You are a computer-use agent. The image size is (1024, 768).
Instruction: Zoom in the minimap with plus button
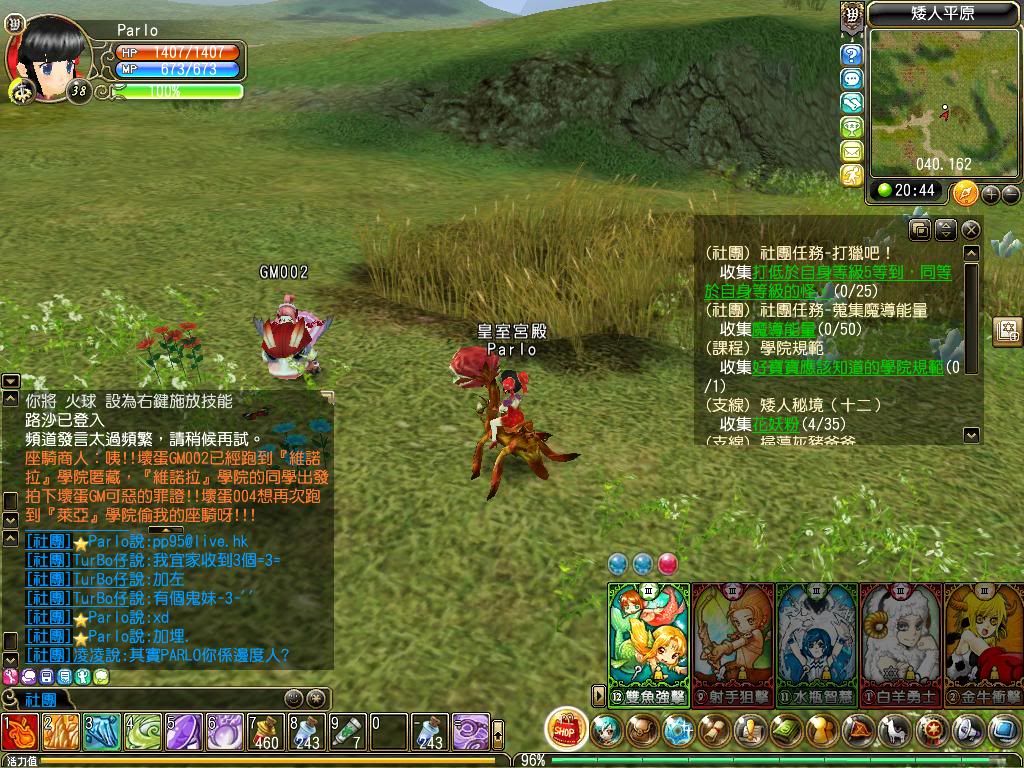click(991, 194)
